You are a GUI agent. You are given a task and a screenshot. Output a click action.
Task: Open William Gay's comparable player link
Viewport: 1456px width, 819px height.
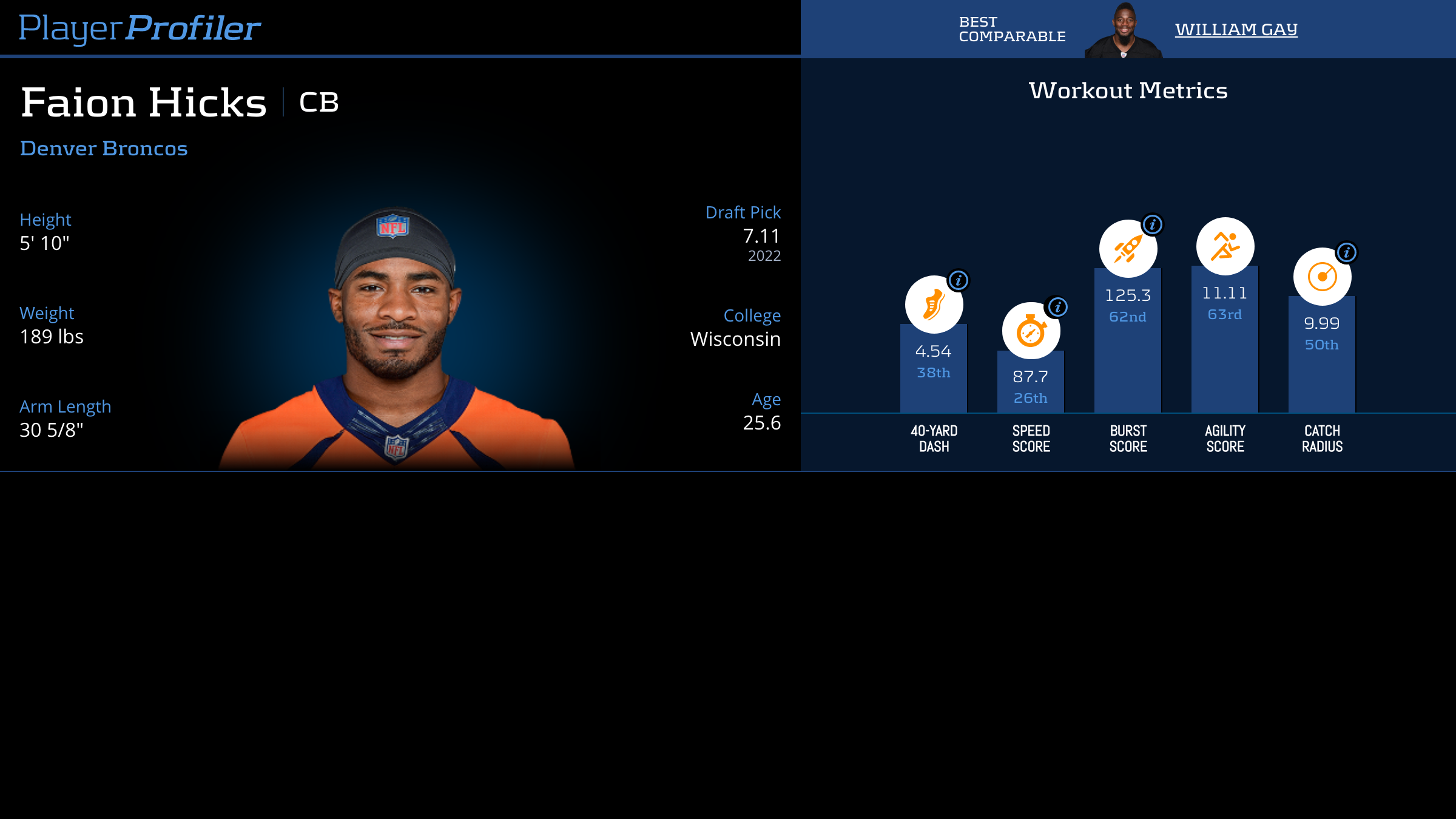(x=1236, y=29)
